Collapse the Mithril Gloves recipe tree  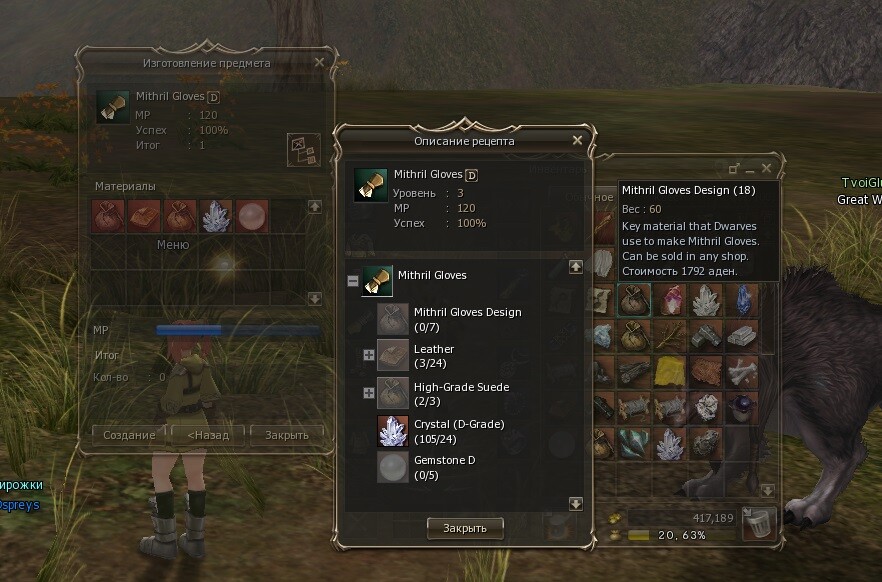tap(353, 282)
